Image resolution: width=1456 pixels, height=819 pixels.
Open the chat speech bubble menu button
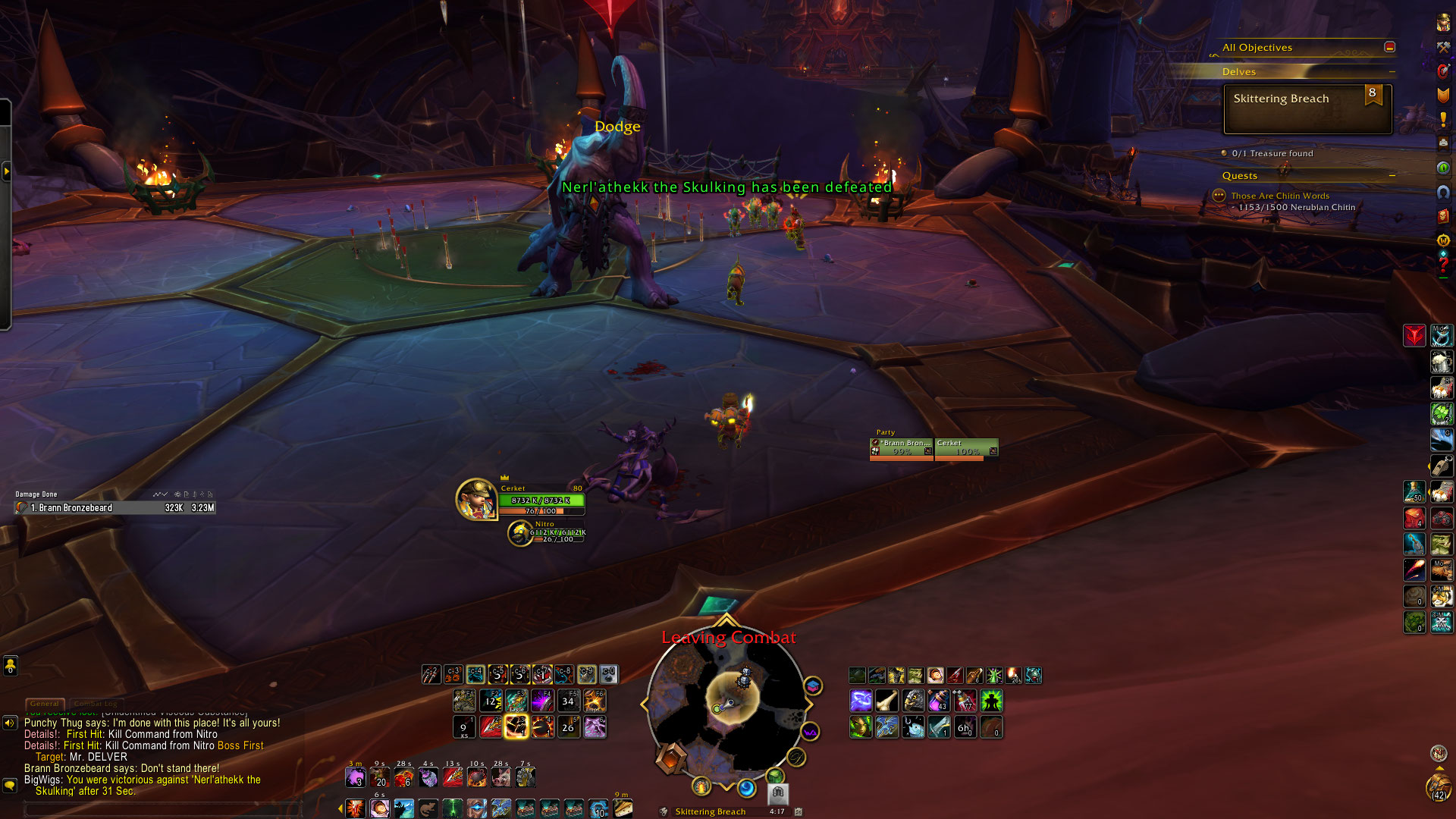point(10,786)
